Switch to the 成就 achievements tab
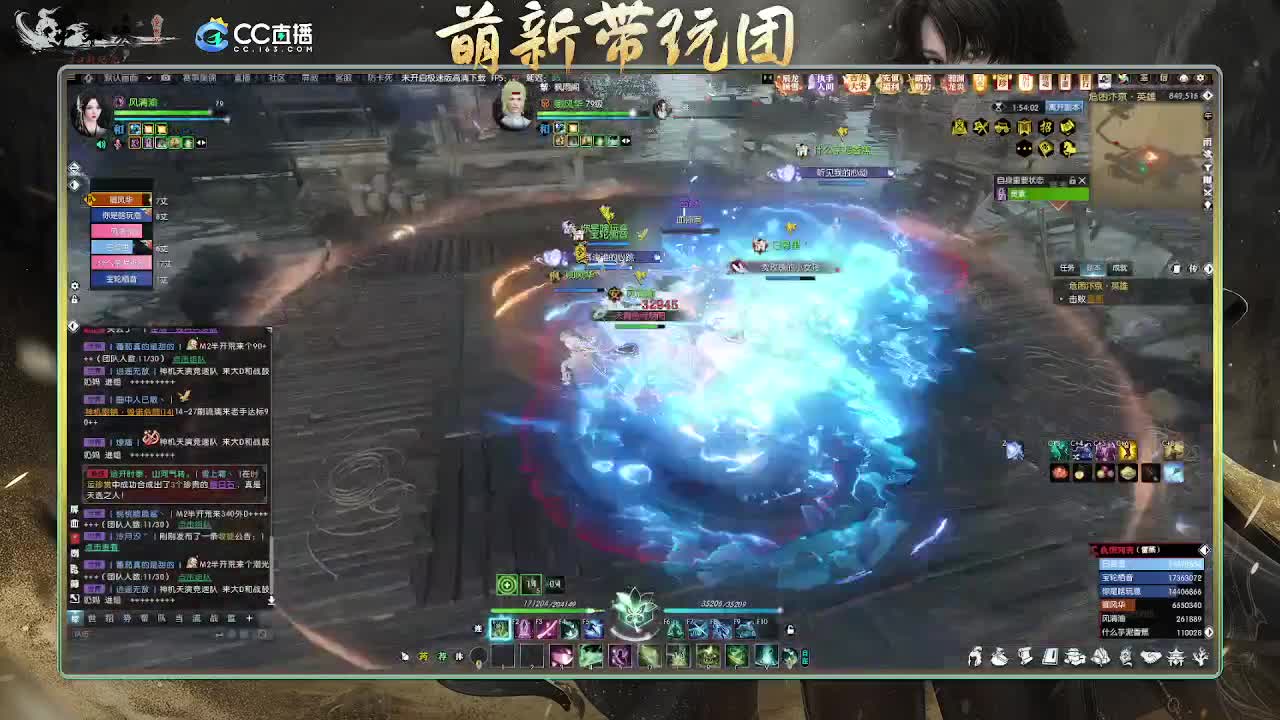Image resolution: width=1280 pixels, height=720 pixels. [x=1119, y=268]
